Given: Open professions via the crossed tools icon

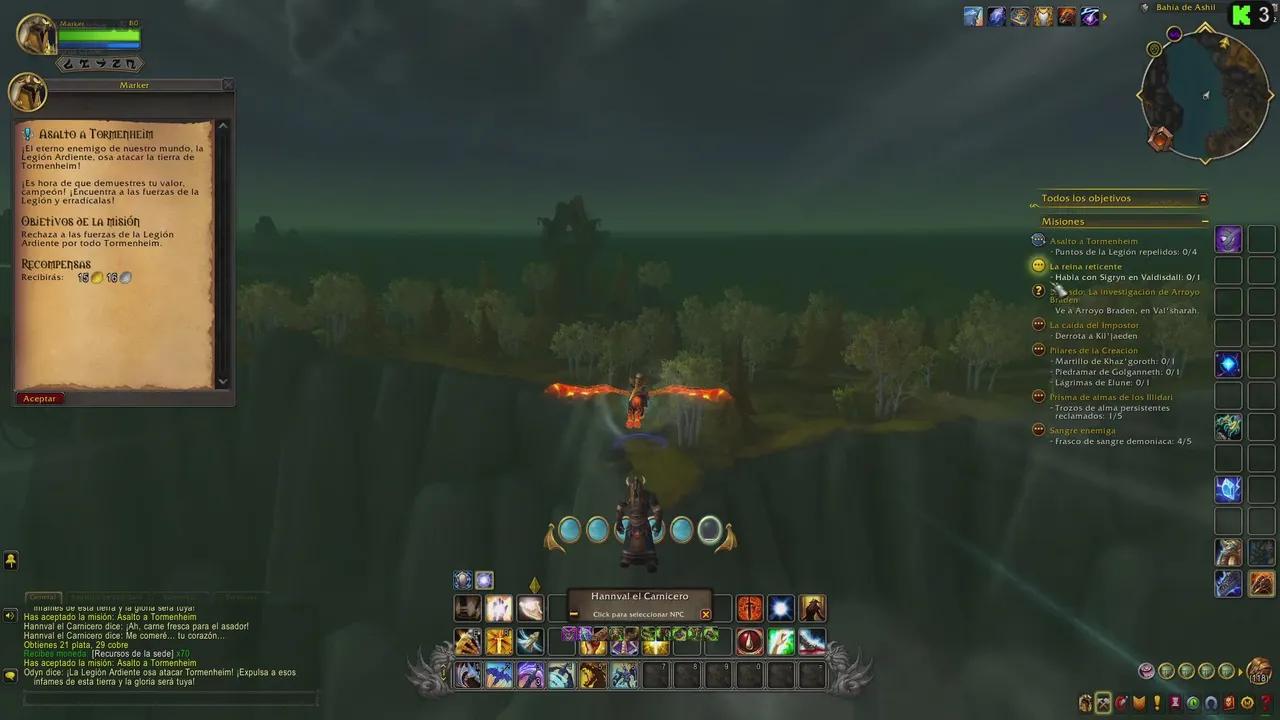Looking at the screenshot, I should 1102,703.
